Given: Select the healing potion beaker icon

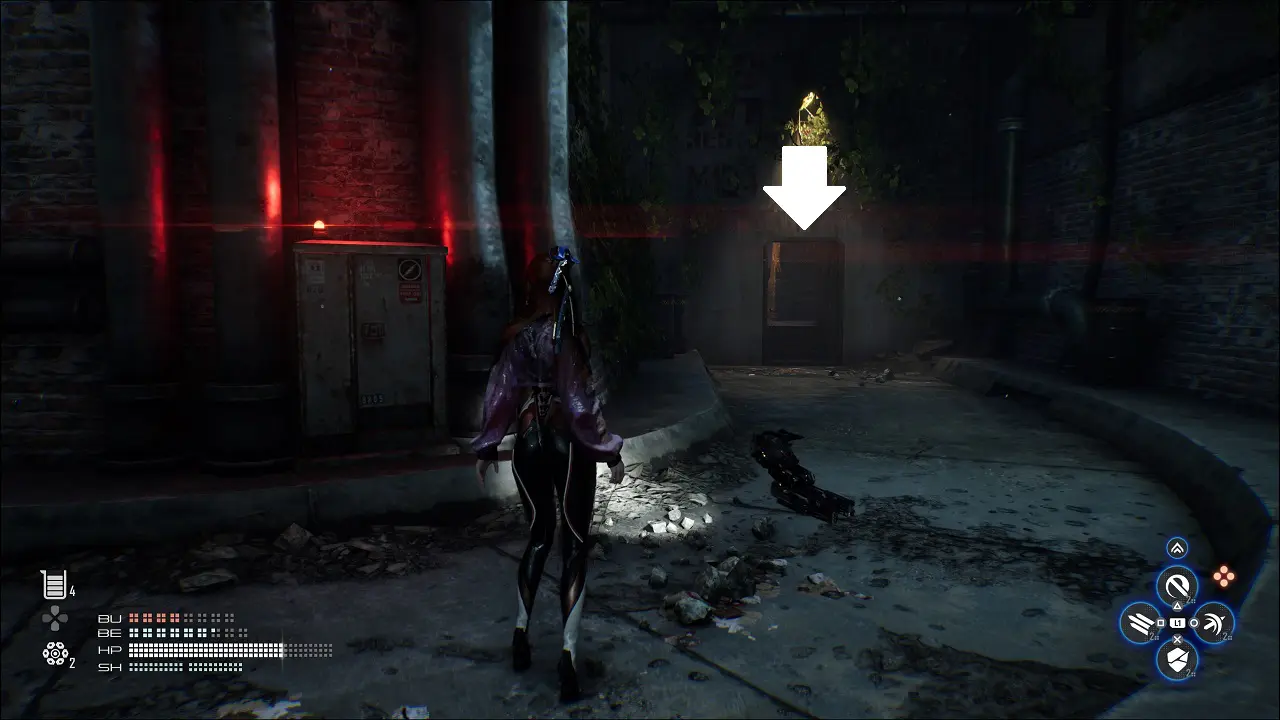Looking at the screenshot, I should (53, 584).
